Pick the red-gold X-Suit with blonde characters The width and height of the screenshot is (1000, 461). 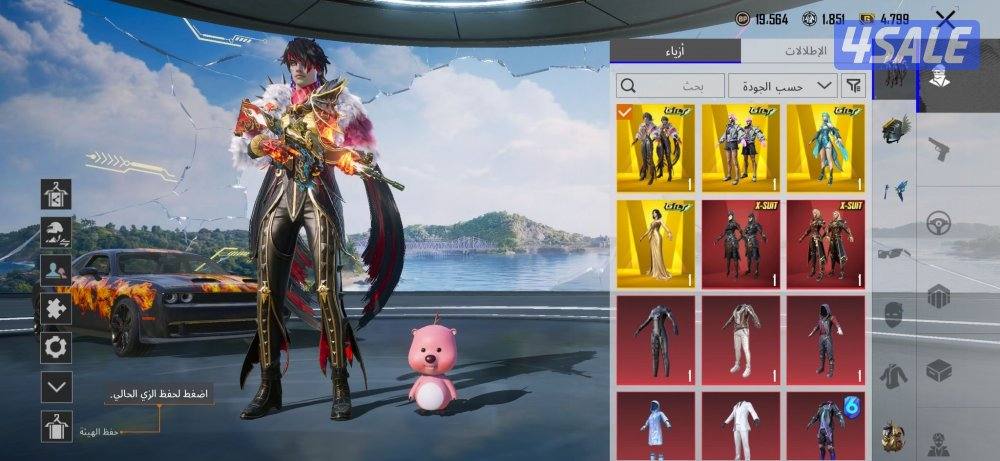[x=826, y=243]
